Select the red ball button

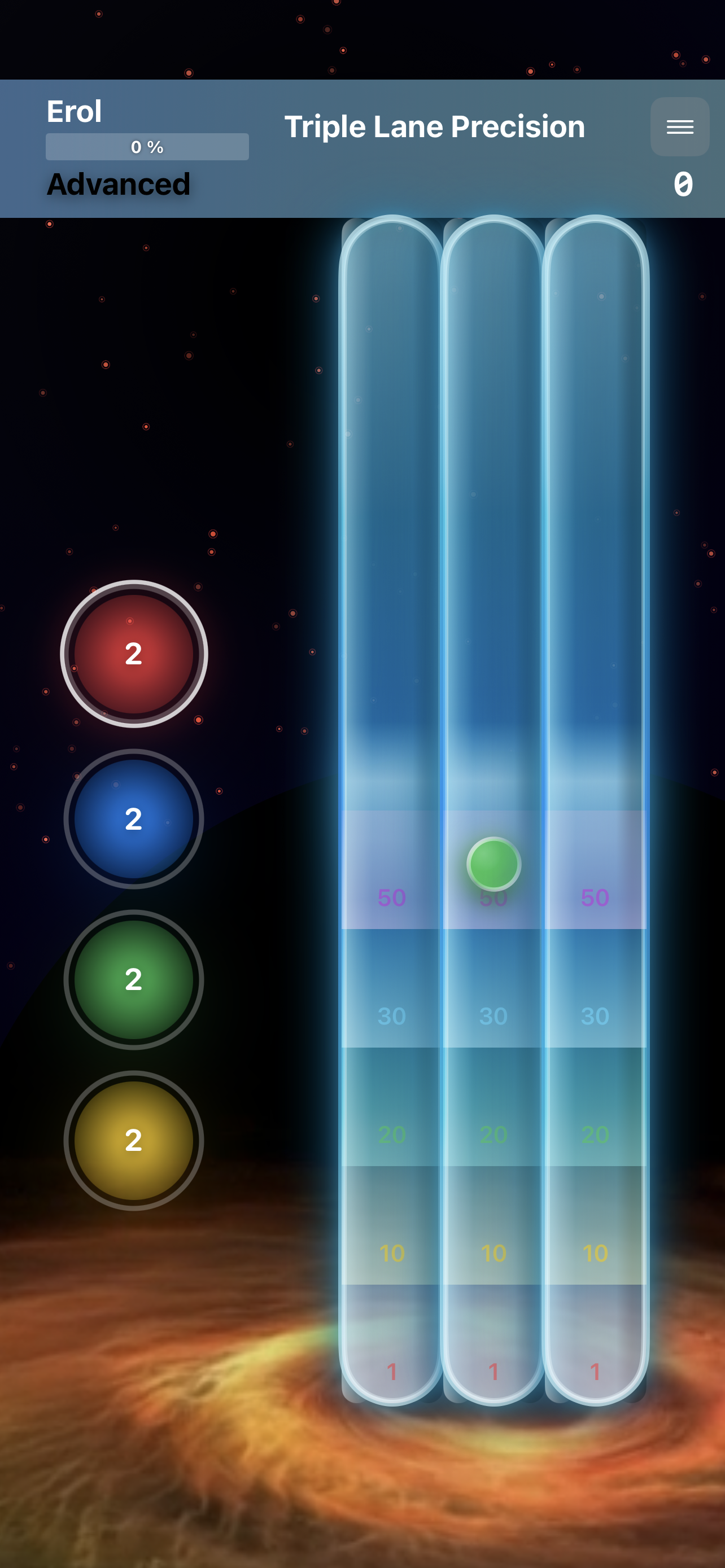pos(134,654)
